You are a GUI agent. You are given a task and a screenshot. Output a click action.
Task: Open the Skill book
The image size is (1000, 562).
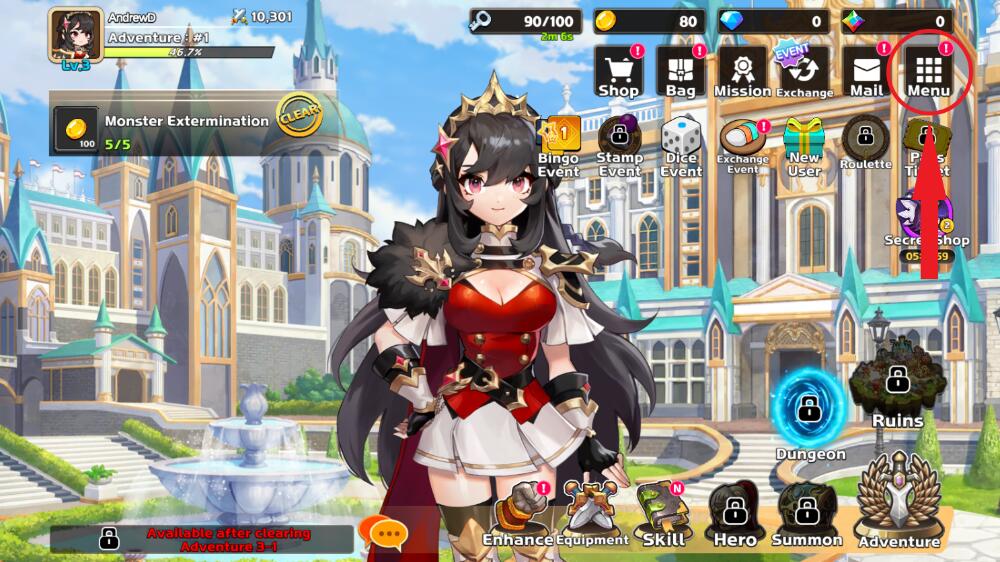pyautogui.click(x=663, y=514)
